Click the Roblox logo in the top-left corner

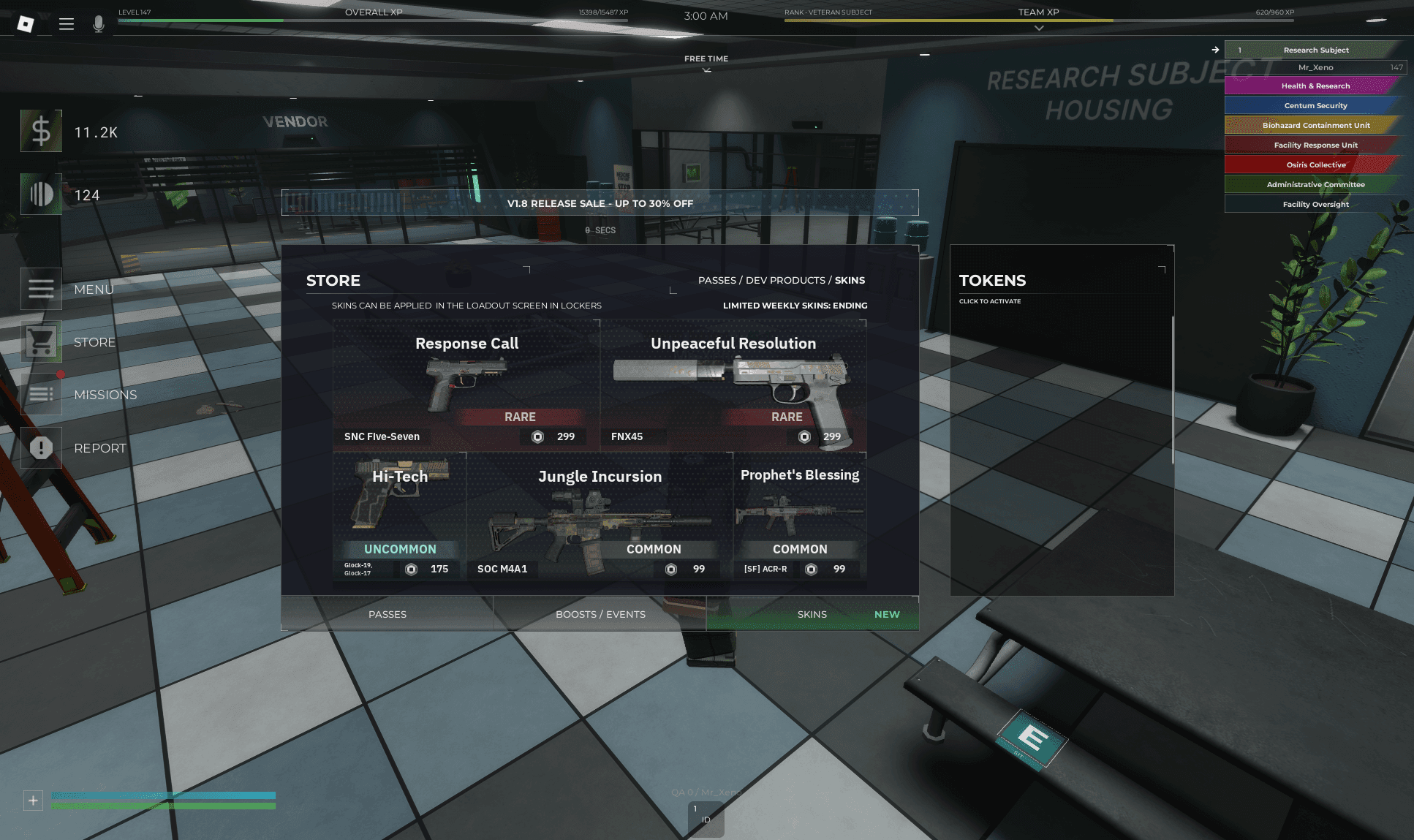(27, 22)
